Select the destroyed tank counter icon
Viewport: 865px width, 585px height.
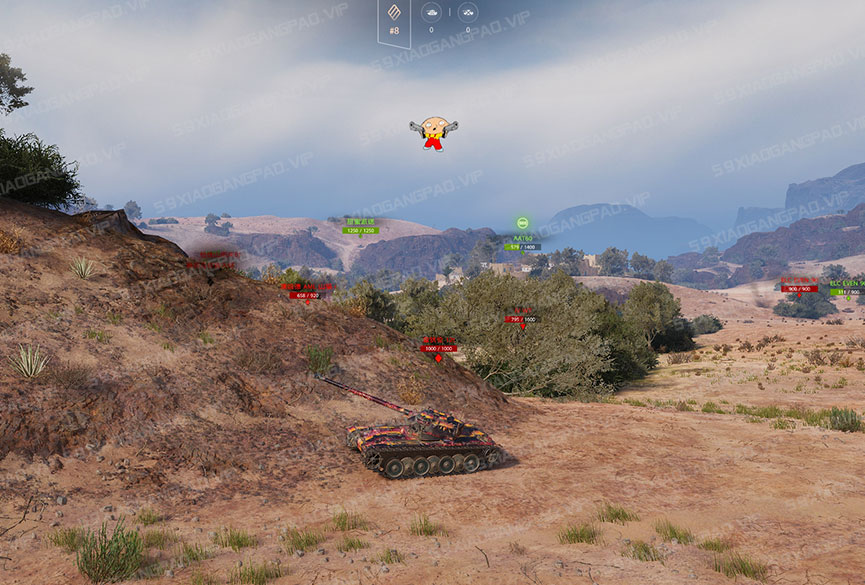pyautogui.click(x=467, y=12)
